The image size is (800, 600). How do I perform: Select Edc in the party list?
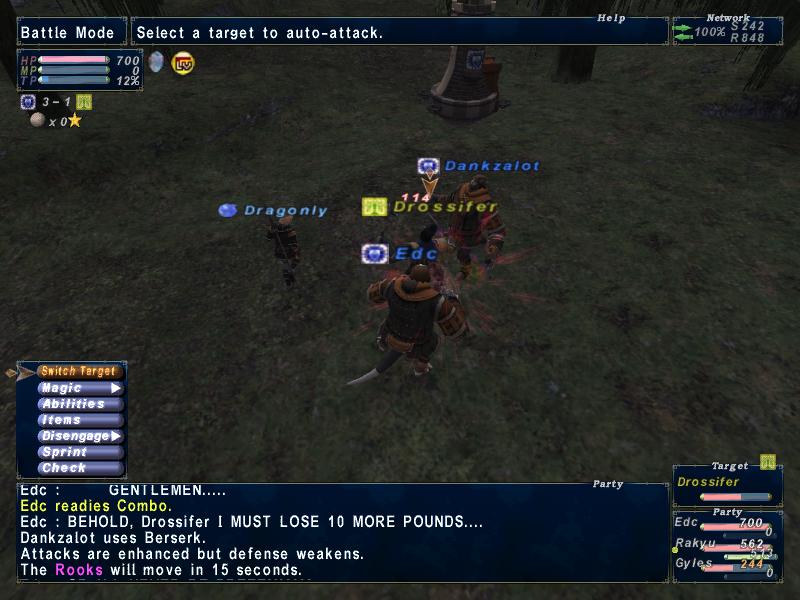coord(726,524)
